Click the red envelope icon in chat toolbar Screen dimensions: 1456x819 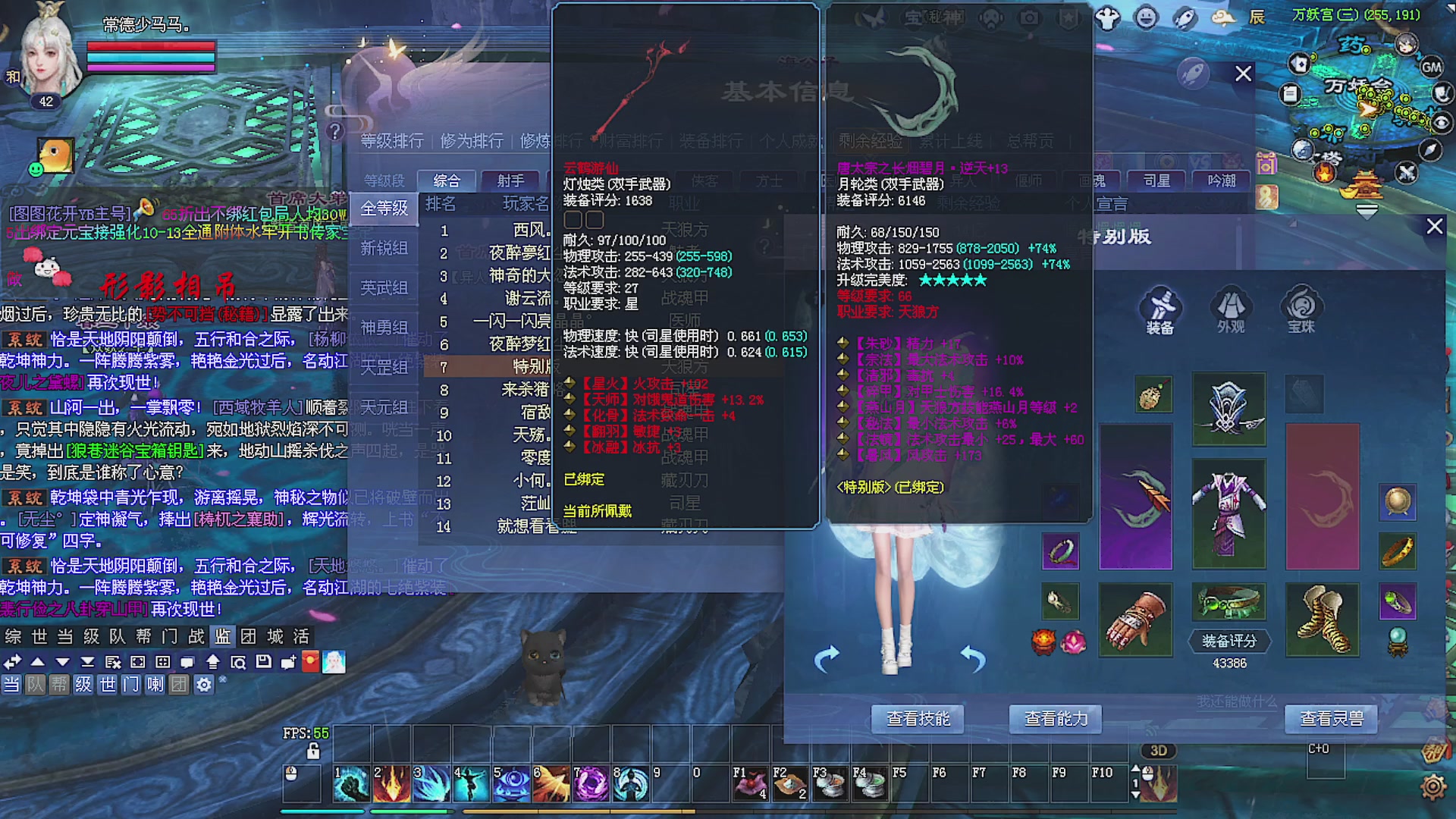(x=311, y=662)
